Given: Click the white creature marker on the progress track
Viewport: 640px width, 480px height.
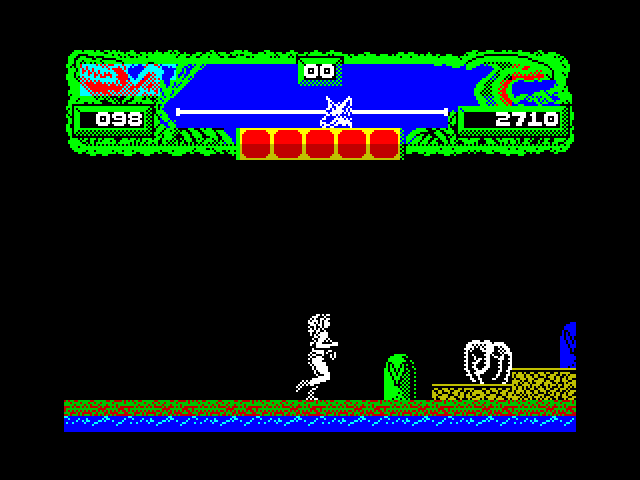Looking at the screenshot, I should coord(338,112).
